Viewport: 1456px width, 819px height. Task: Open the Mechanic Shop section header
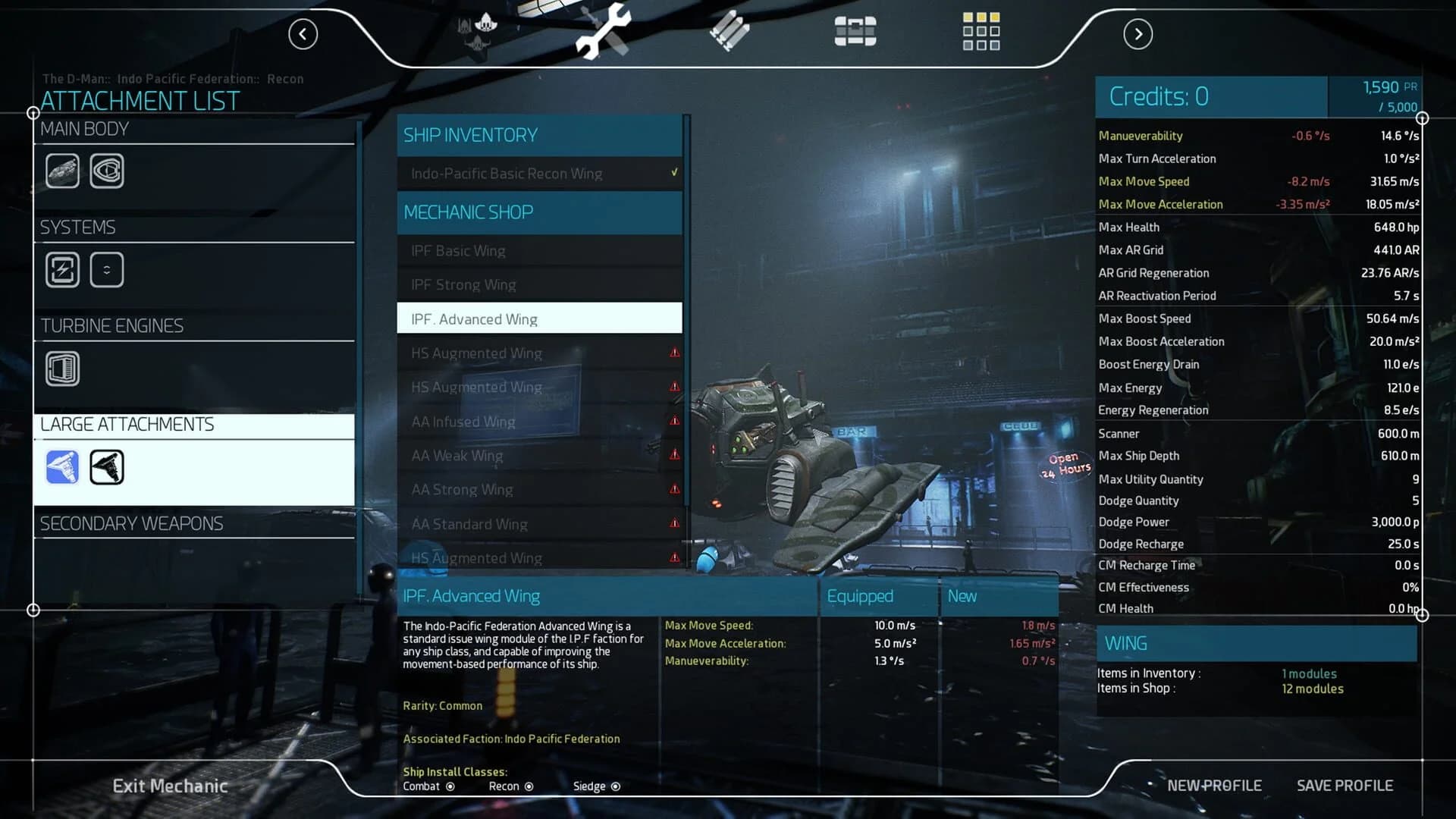pos(540,212)
